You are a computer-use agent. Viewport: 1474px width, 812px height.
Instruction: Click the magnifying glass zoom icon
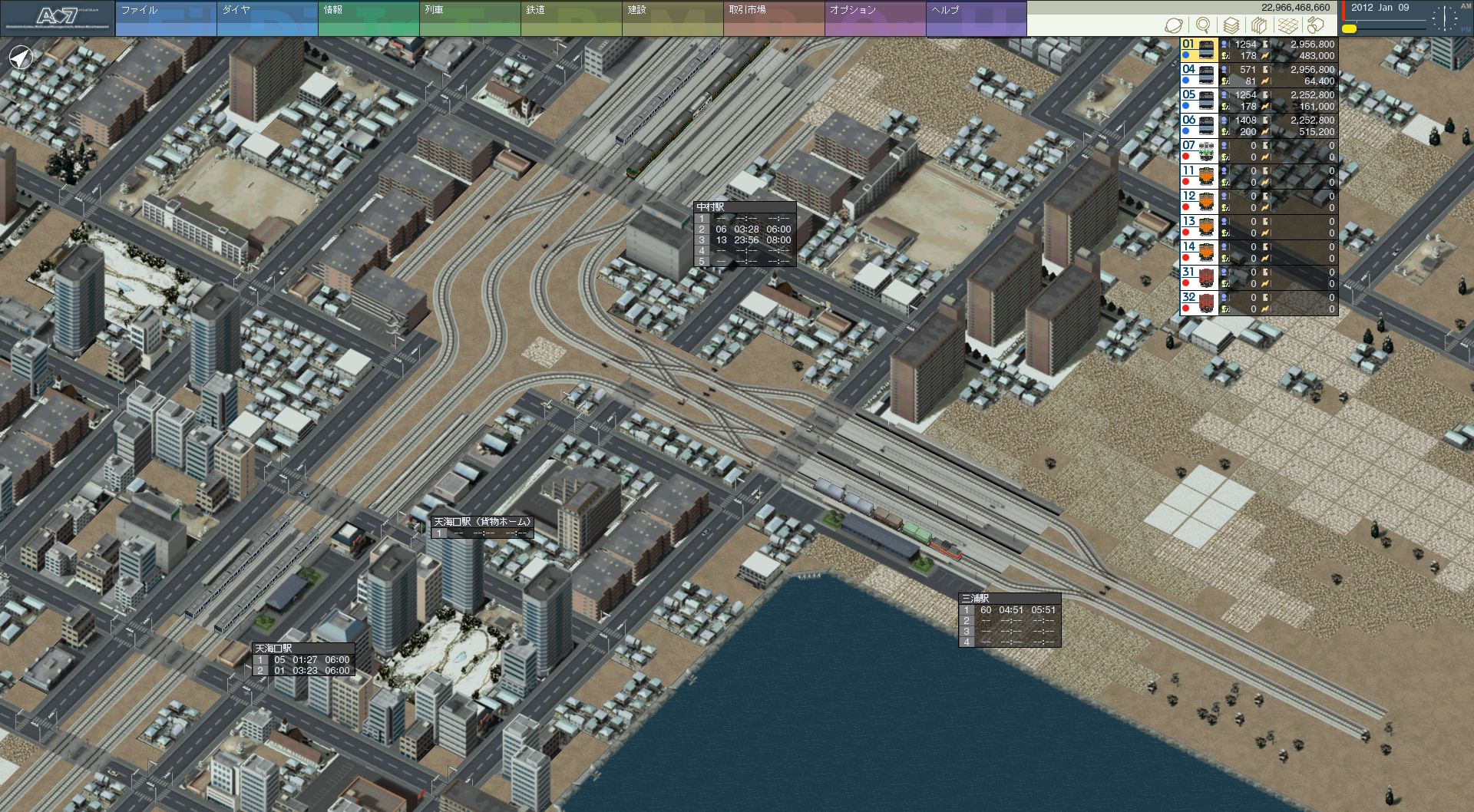point(1203,25)
